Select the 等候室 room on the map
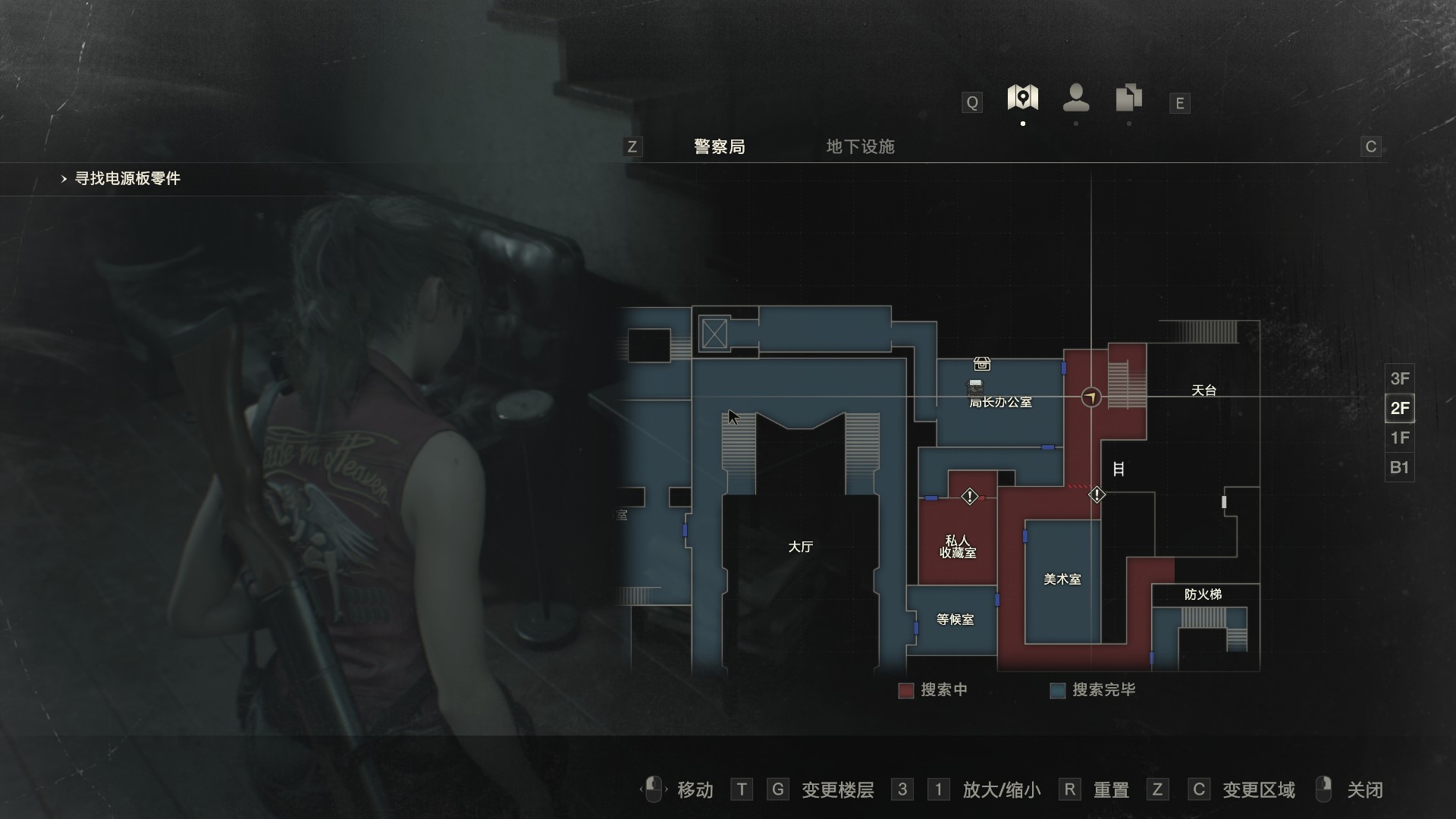This screenshot has height=819, width=1456. click(x=955, y=620)
